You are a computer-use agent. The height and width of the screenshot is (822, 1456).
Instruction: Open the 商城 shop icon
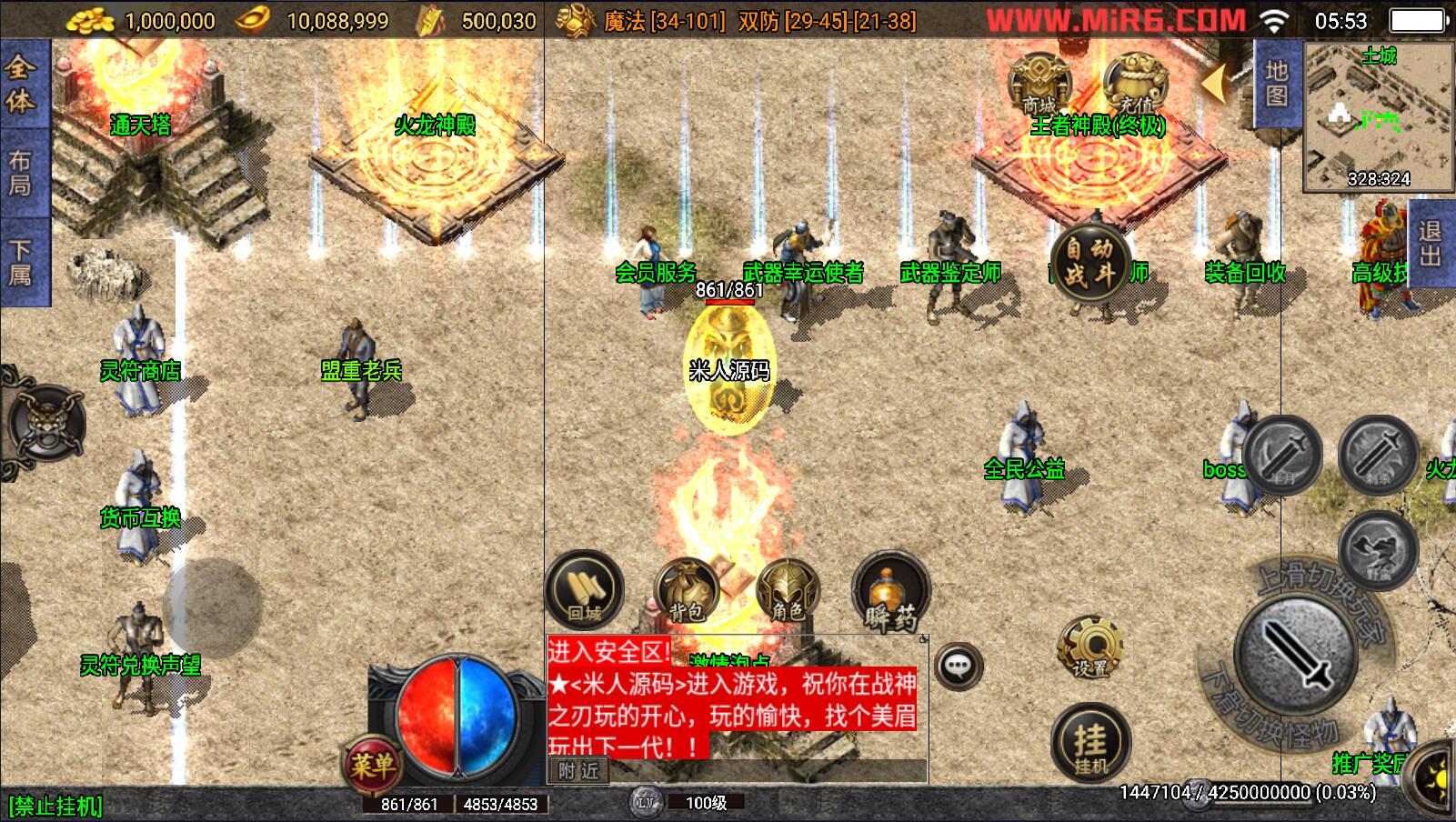[1039, 84]
